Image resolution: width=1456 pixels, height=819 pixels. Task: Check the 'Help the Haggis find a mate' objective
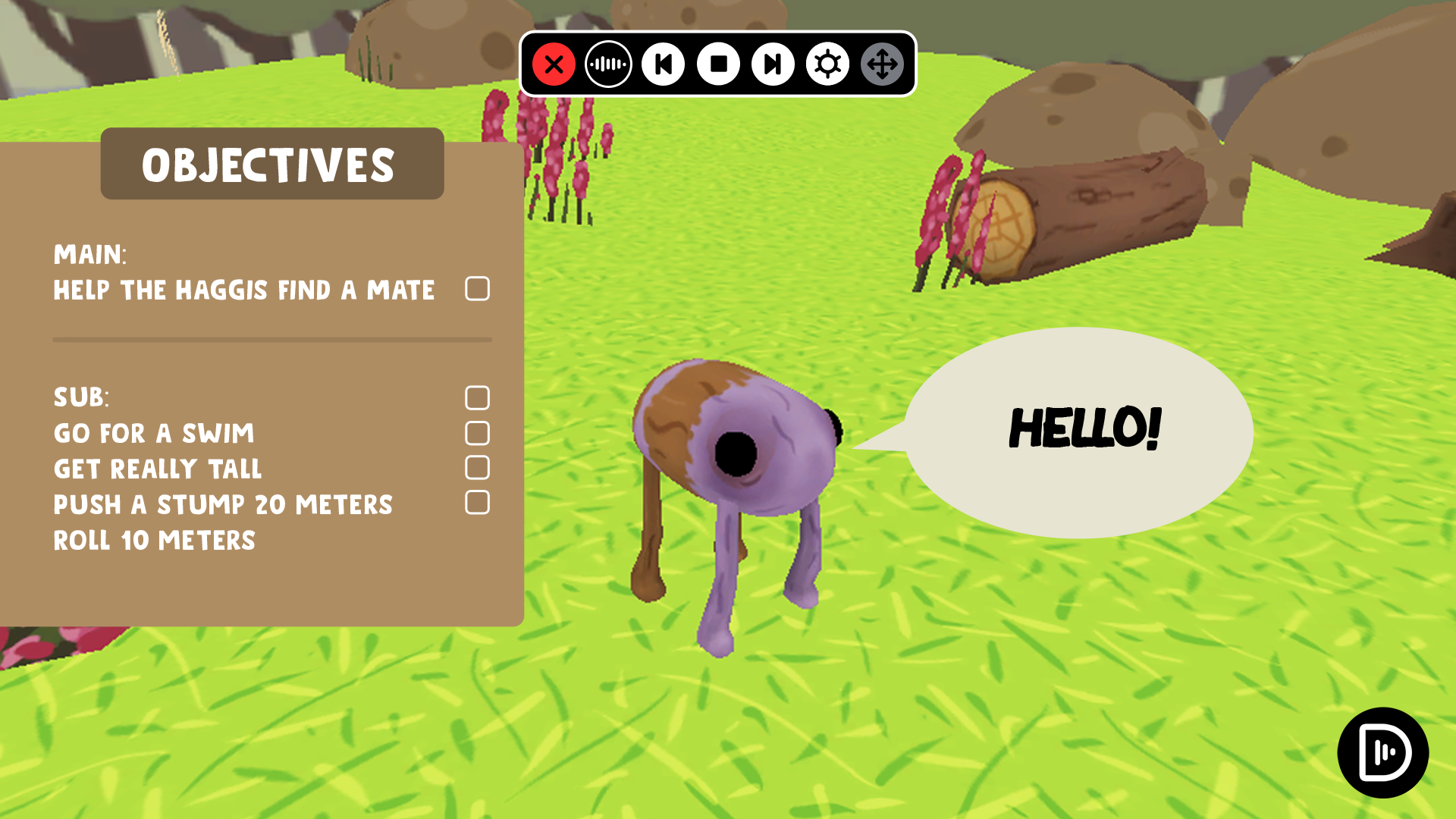pos(477,289)
